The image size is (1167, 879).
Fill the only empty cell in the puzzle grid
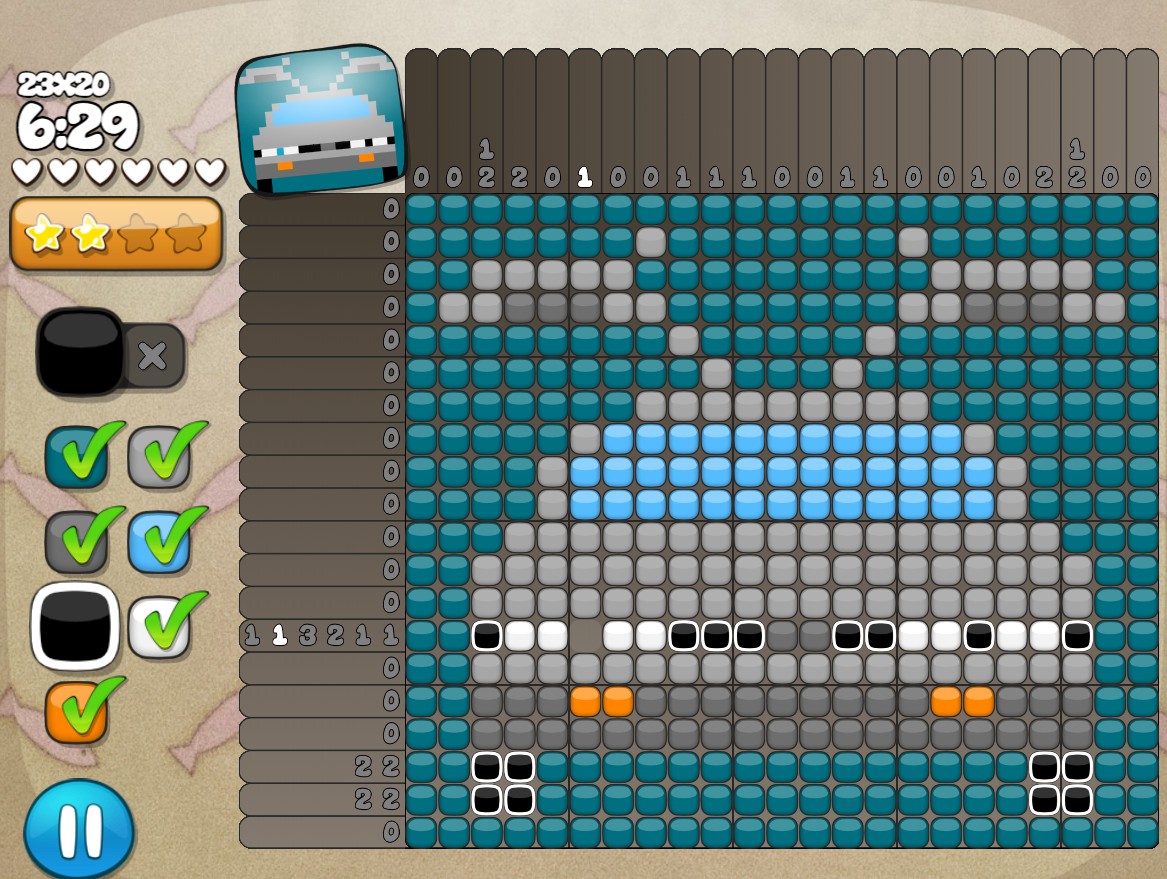(x=586, y=635)
